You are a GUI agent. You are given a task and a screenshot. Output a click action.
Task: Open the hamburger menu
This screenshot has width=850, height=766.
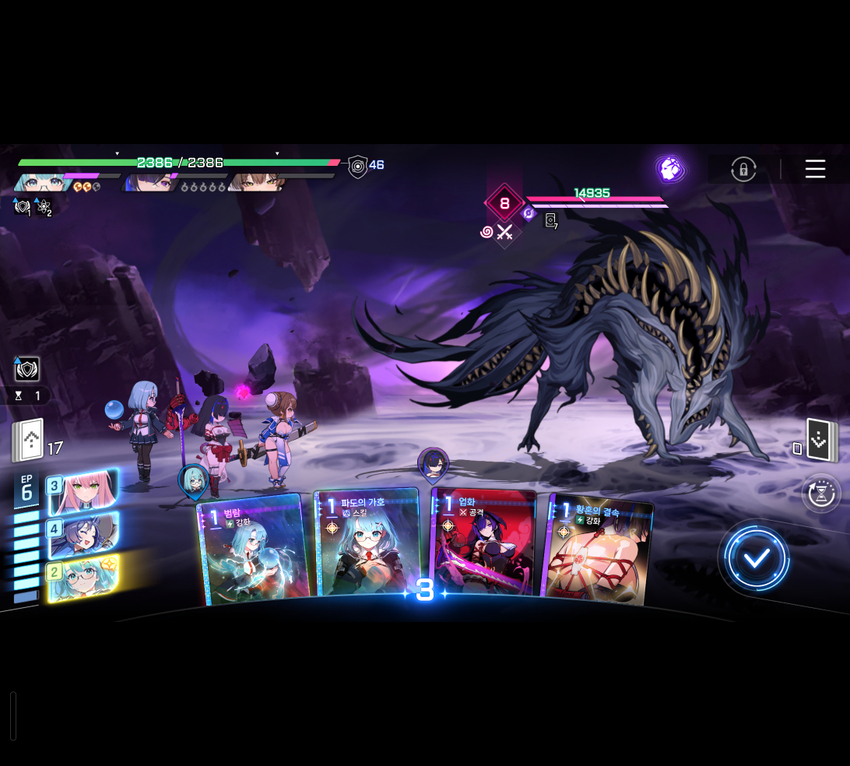[815, 169]
